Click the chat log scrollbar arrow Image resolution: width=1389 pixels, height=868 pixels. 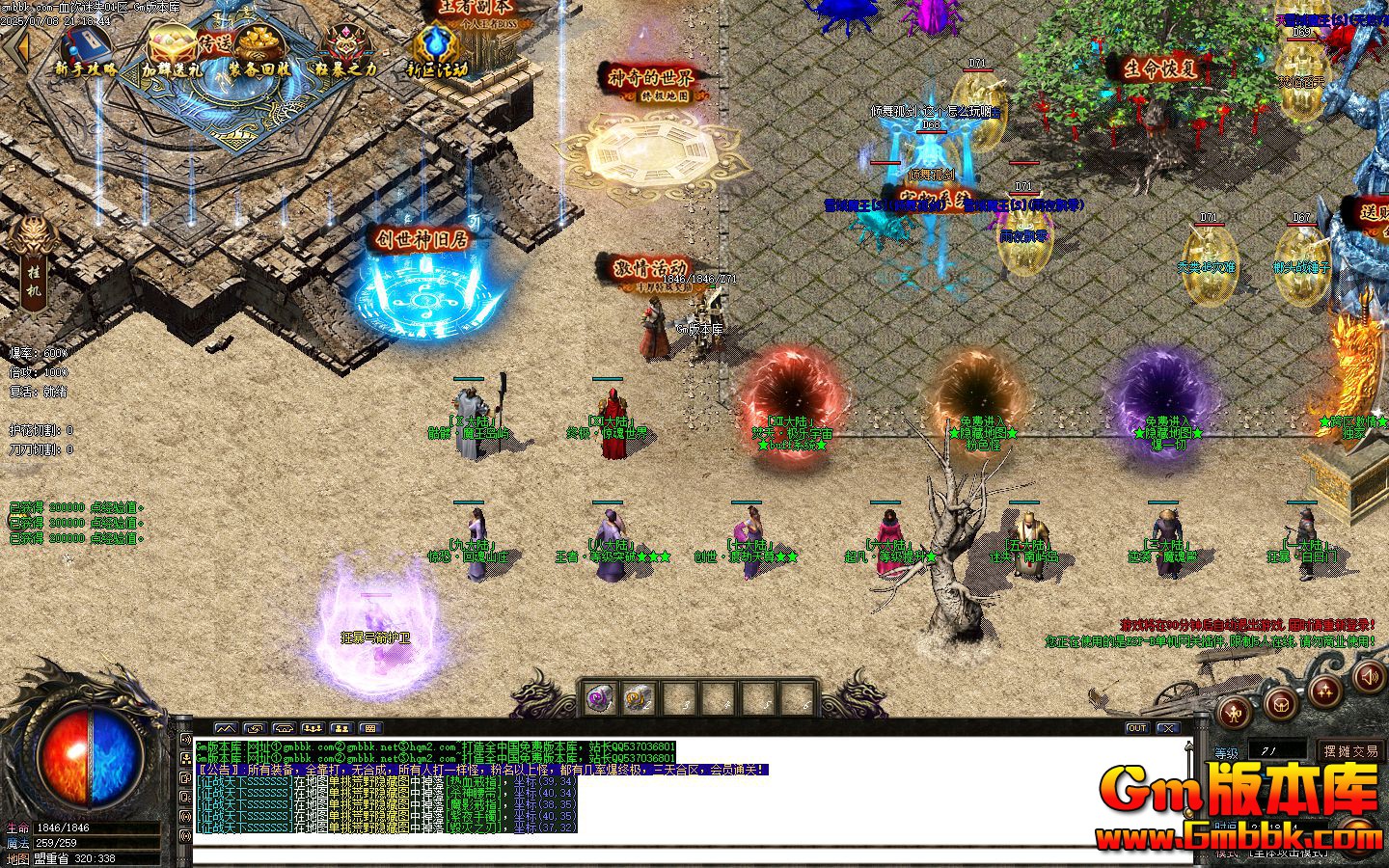1188,747
